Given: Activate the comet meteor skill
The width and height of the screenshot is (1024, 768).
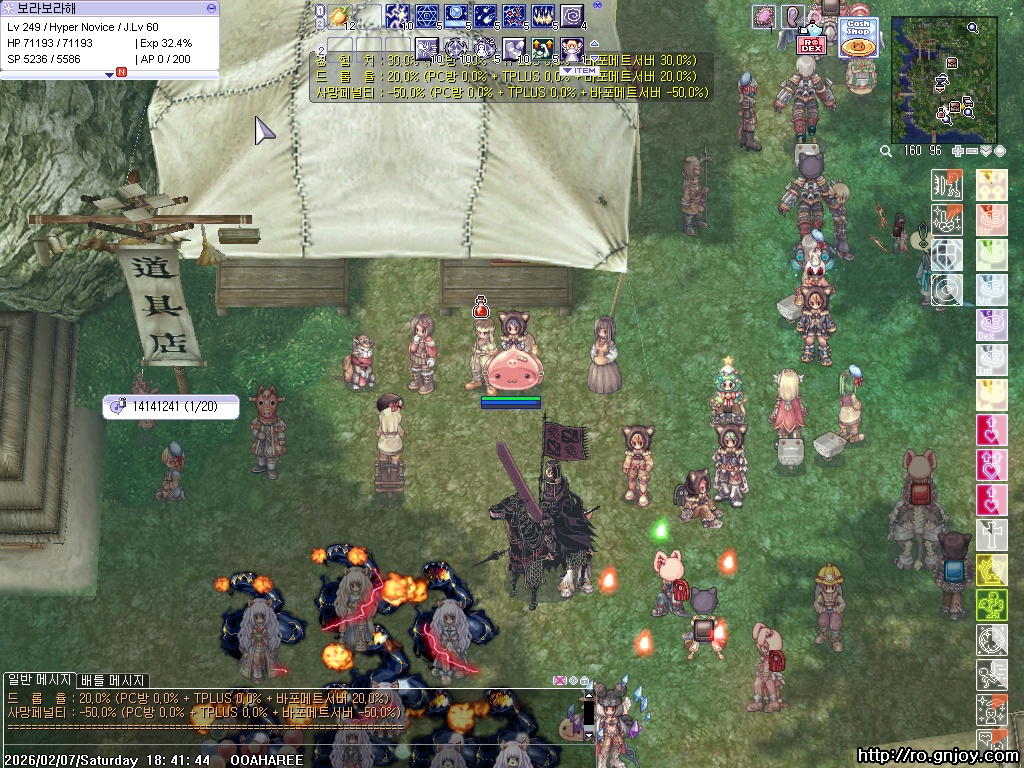Looking at the screenshot, I should tap(485, 16).
